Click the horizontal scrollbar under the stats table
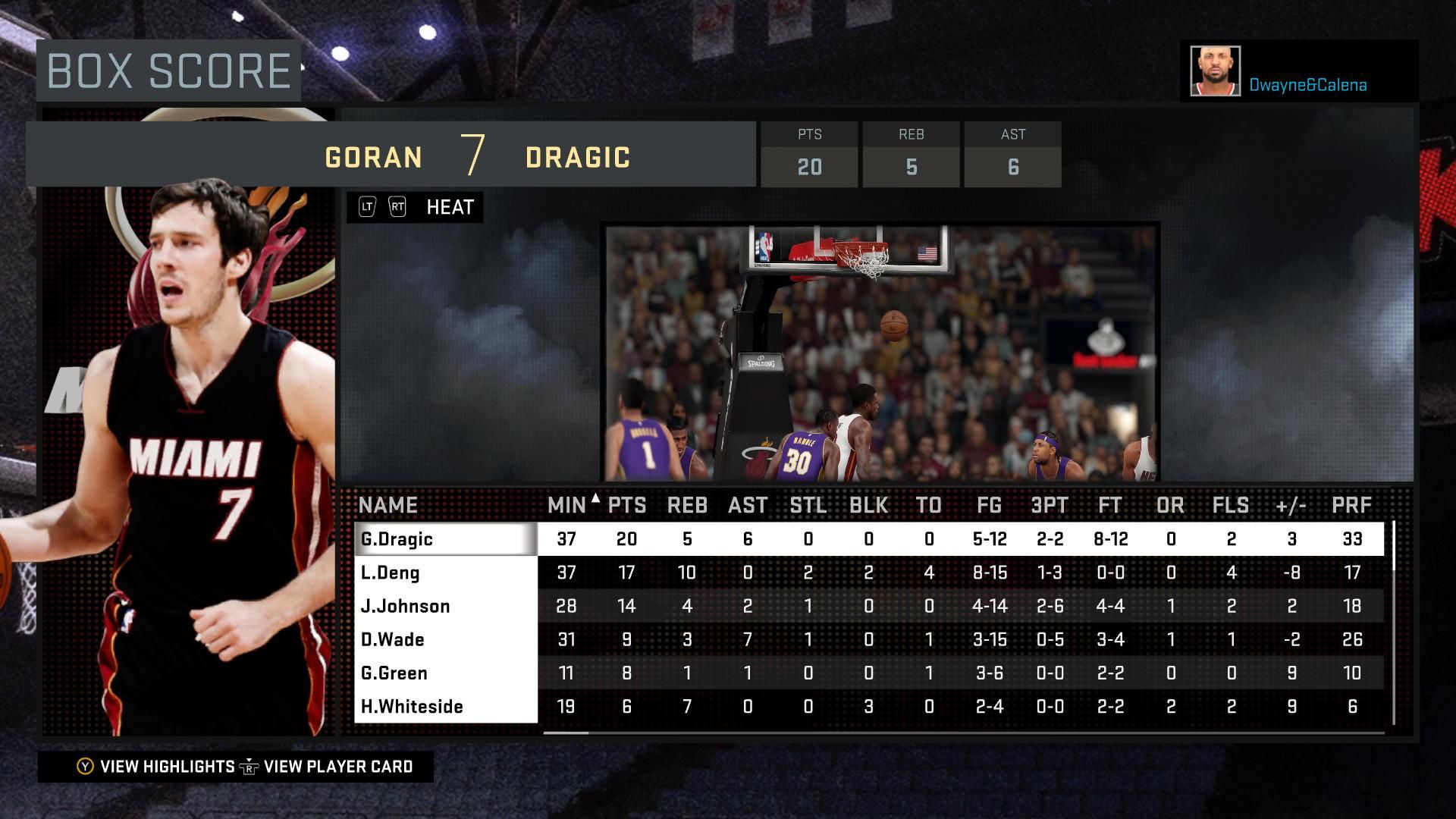This screenshot has width=1456, height=819. point(566,733)
